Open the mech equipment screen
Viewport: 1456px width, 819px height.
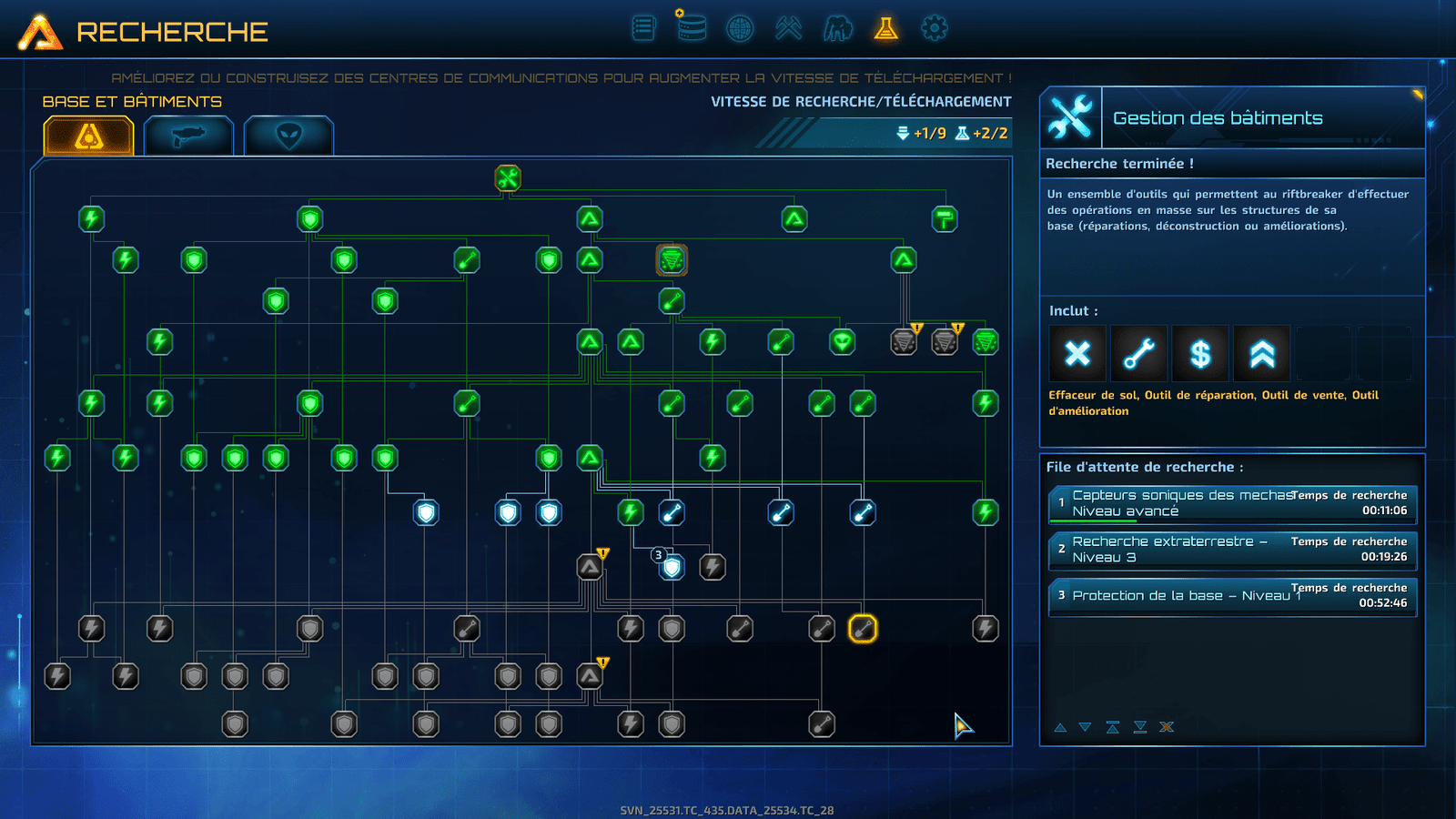[837, 28]
